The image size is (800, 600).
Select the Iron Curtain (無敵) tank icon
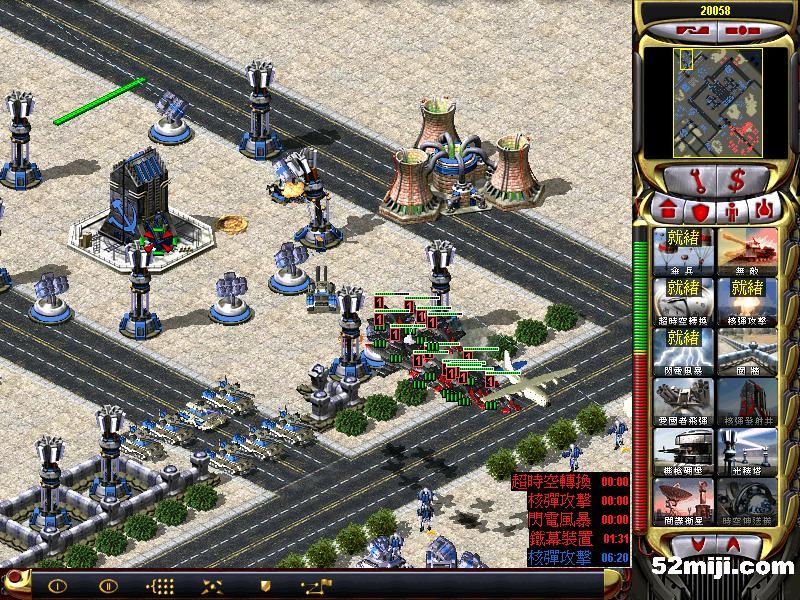746,250
